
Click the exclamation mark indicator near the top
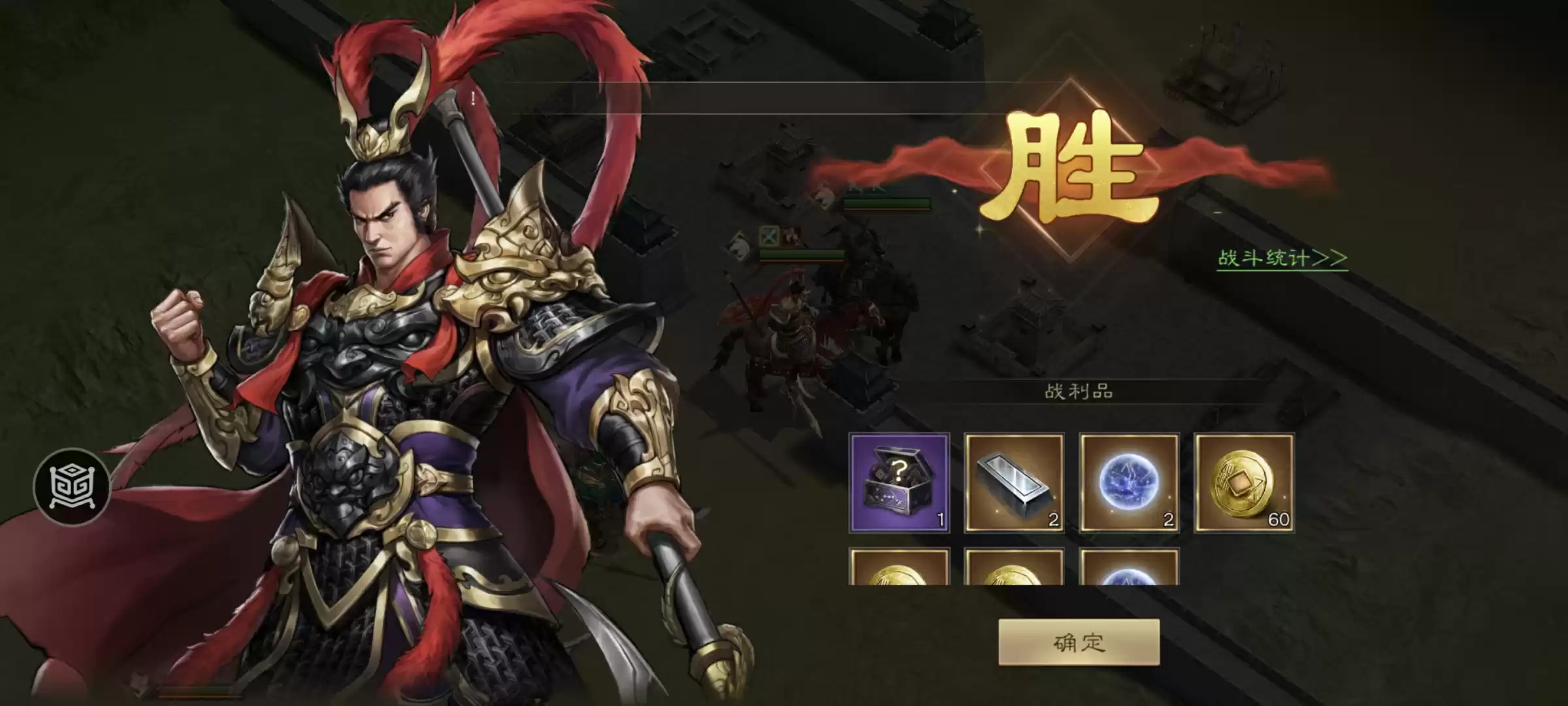(x=473, y=99)
